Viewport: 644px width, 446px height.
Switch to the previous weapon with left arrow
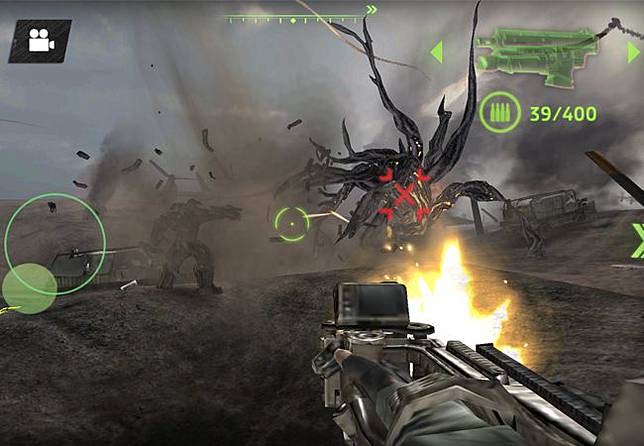(x=436, y=52)
